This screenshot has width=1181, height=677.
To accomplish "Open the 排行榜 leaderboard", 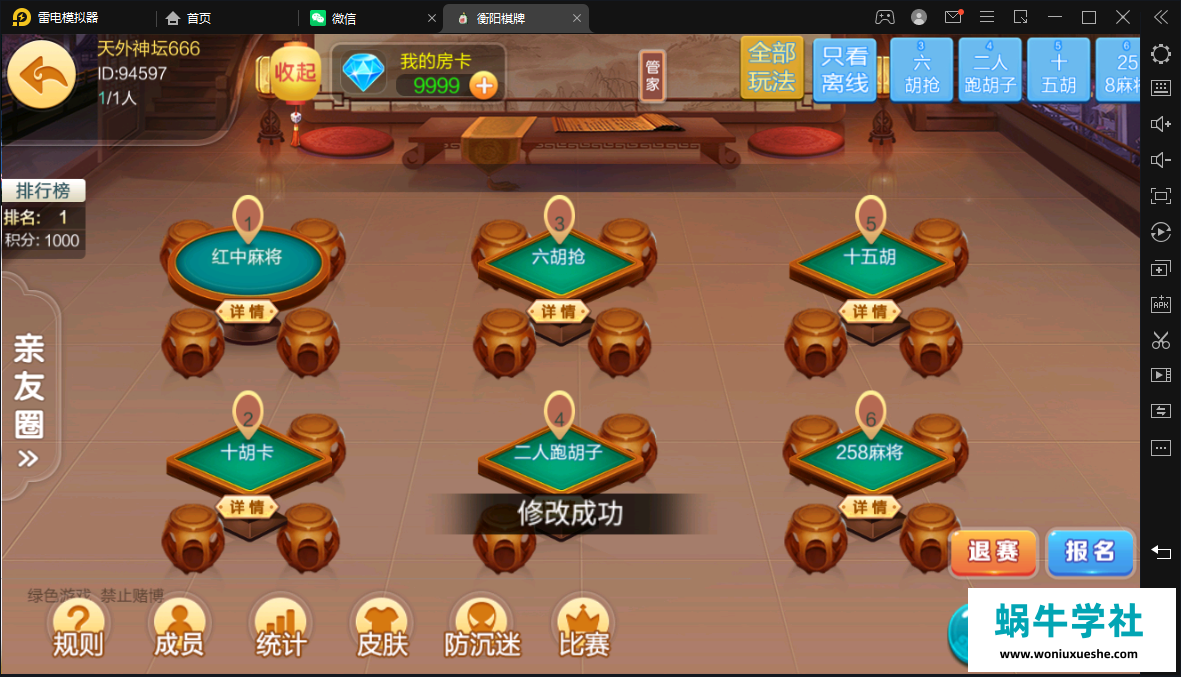I will click(42, 191).
